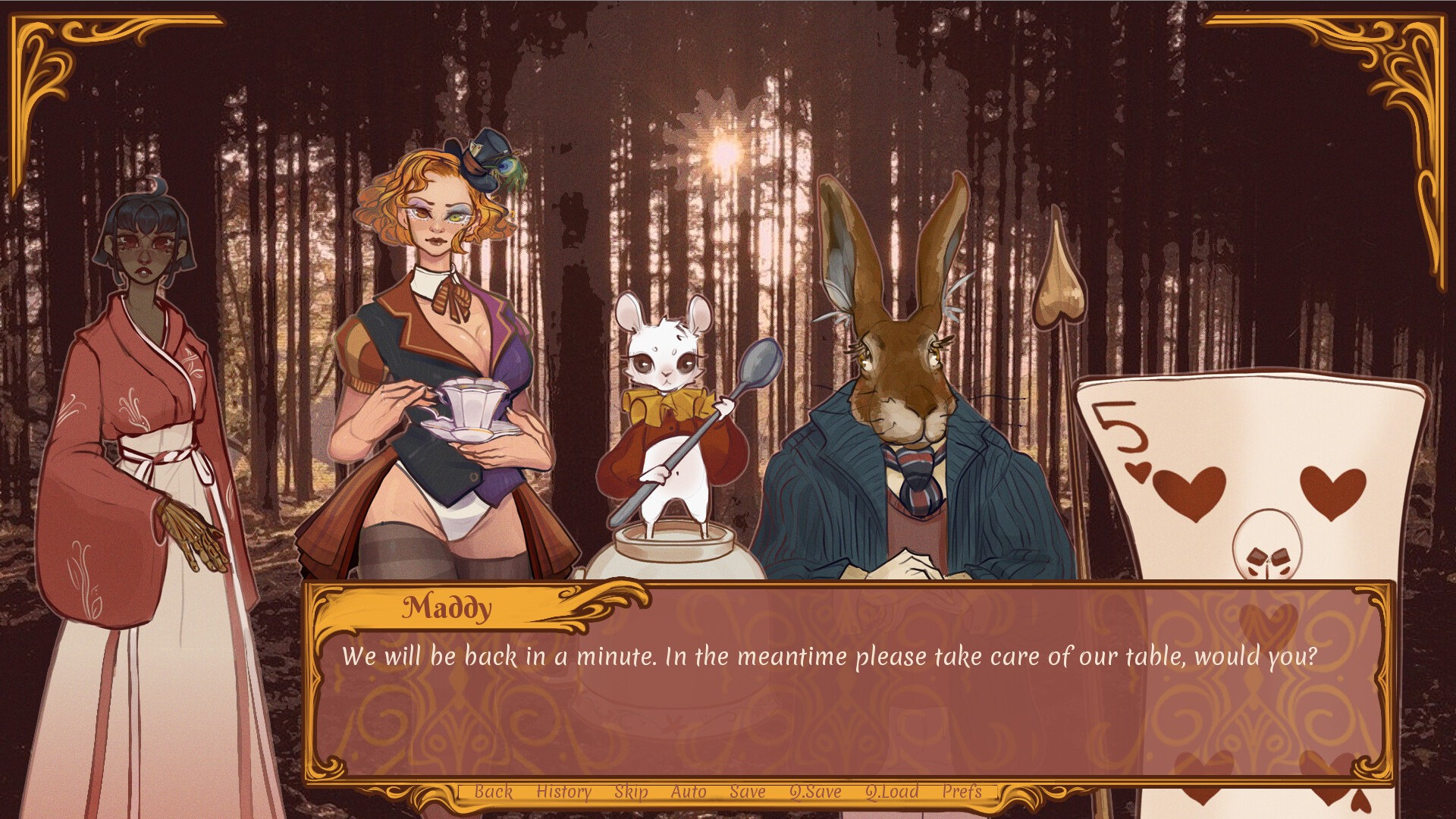This screenshot has height=819, width=1456.
Task: Open the History log
Action: click(562, 792)
